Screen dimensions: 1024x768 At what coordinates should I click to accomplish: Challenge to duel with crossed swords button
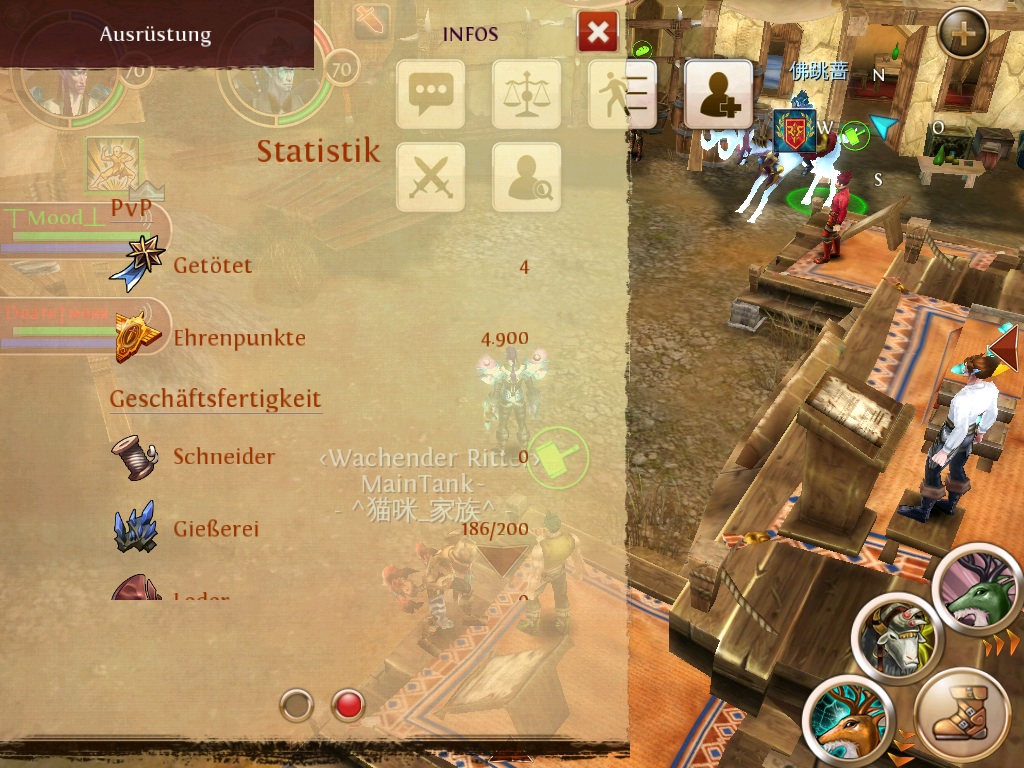pos(431,178)
